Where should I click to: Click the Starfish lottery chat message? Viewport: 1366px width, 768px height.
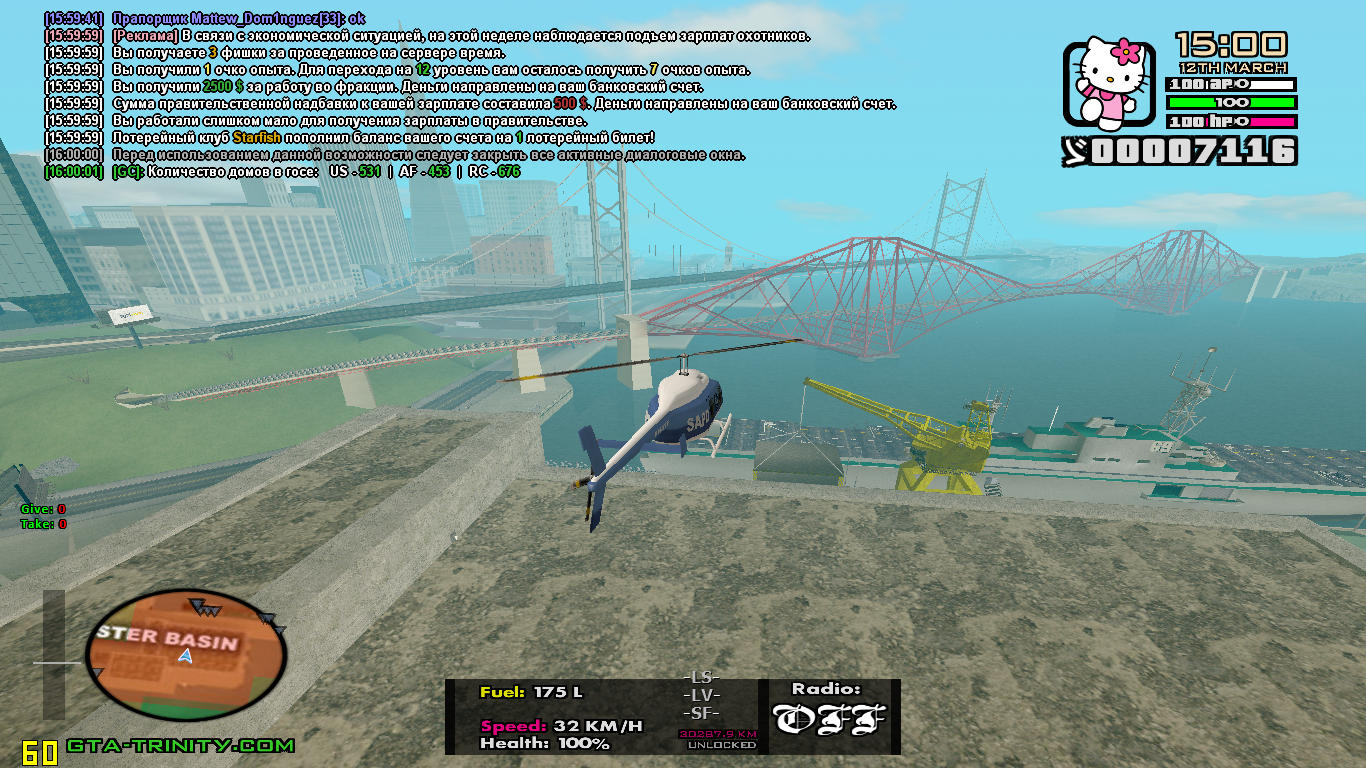pos(384,137)
